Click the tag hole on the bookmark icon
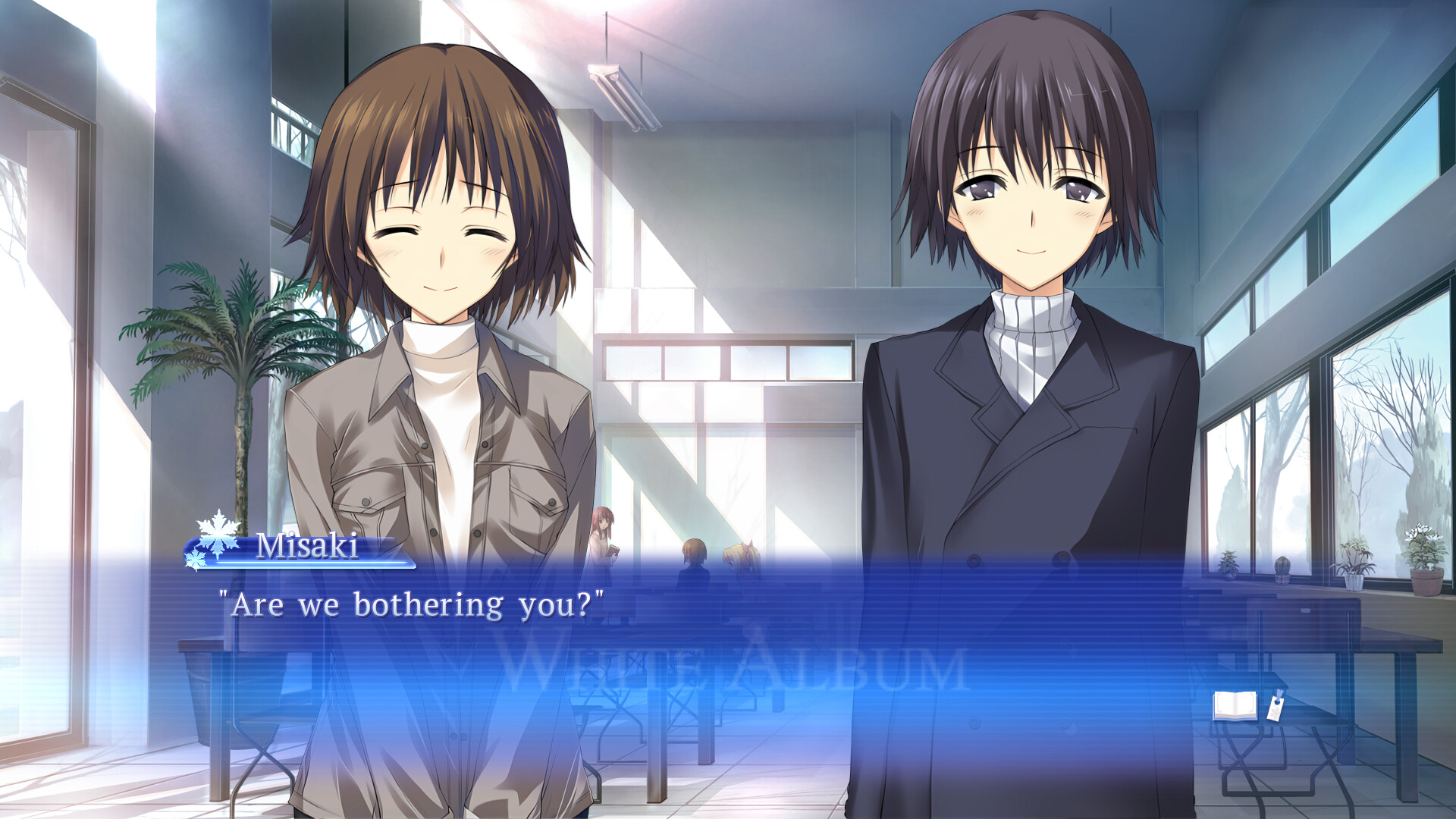Viewport: 1456px width, 819px height. click(x=1277, y=702)
